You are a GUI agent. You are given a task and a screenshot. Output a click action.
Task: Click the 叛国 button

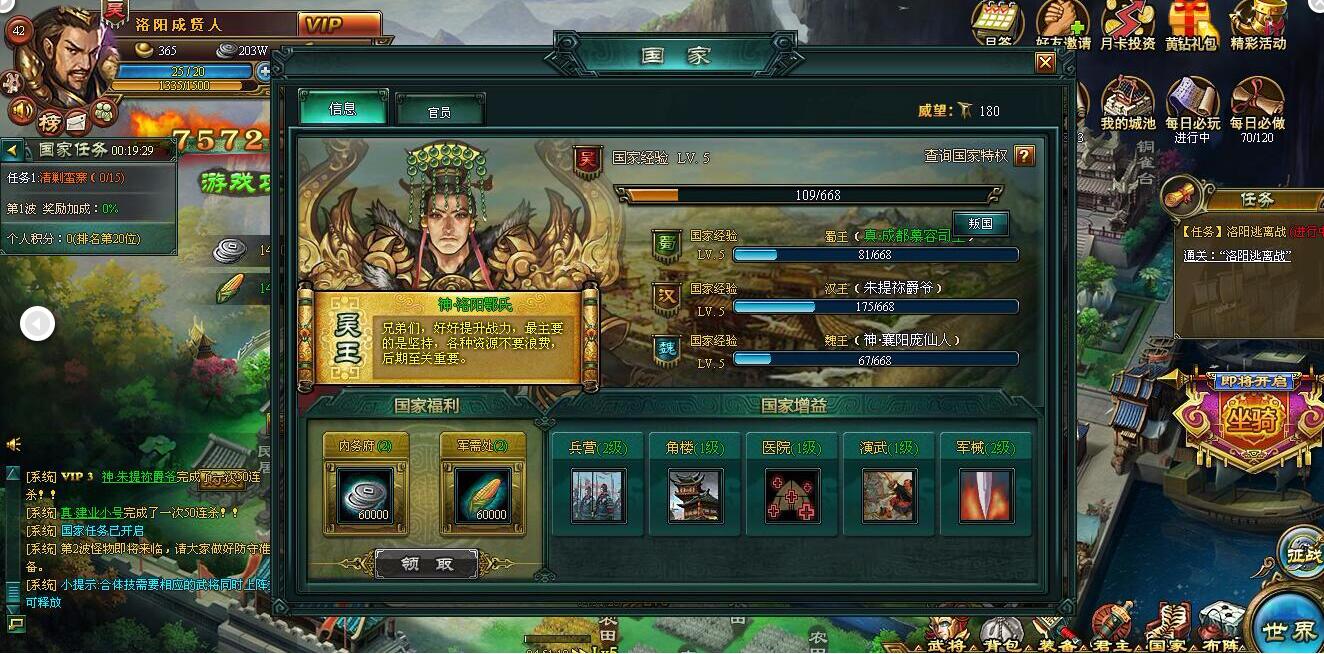980,223
